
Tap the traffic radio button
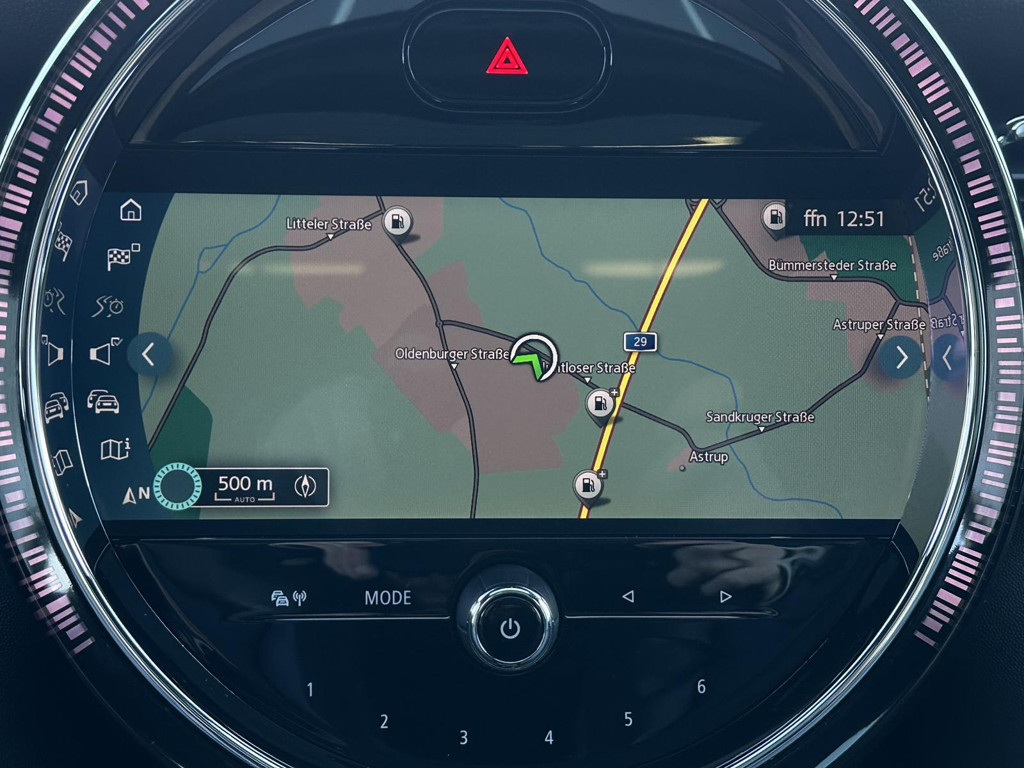(x=289, y=598)
